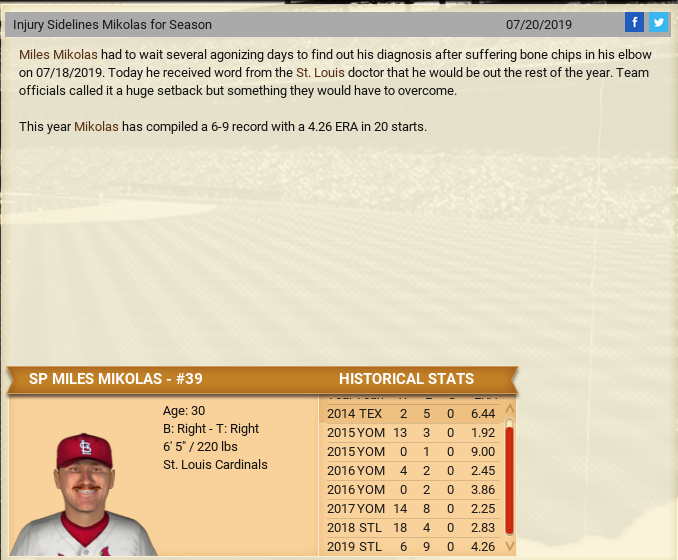Share the article on Facebook
The image size is (678, 560).
point(634,22)
